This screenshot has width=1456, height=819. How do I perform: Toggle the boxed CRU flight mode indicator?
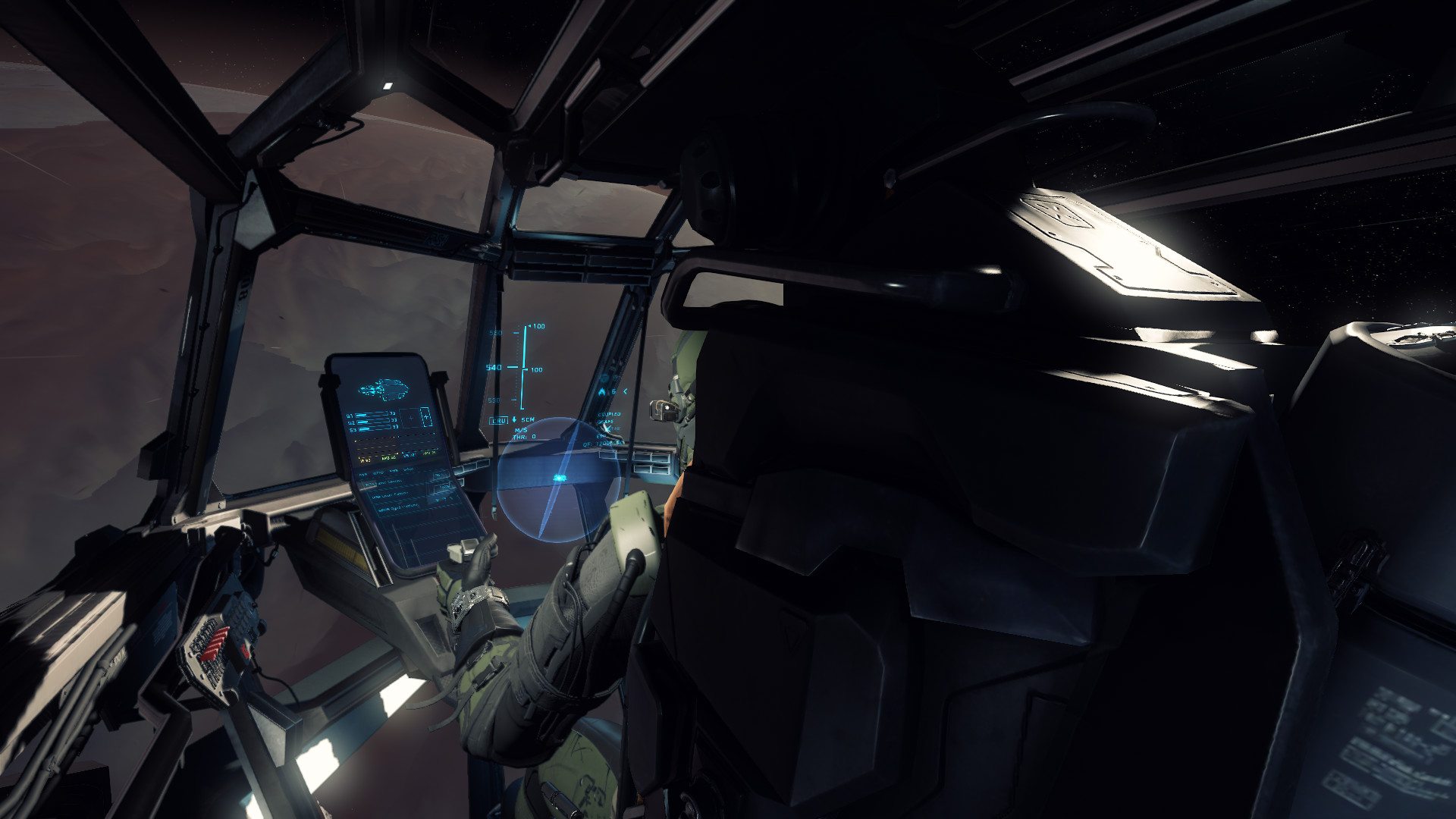498,420
